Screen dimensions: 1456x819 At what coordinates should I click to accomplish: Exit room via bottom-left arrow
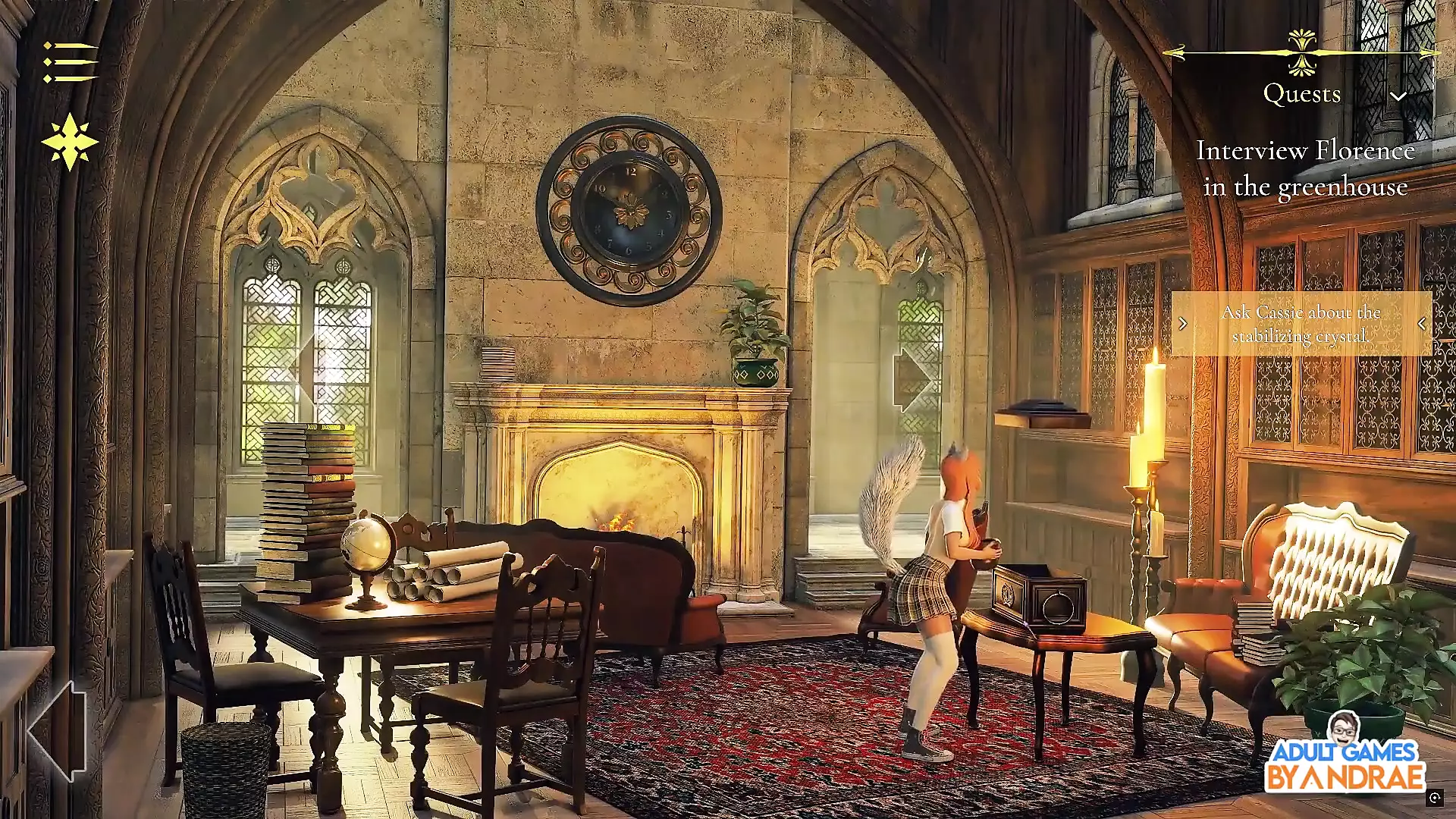tap(57, 730)
